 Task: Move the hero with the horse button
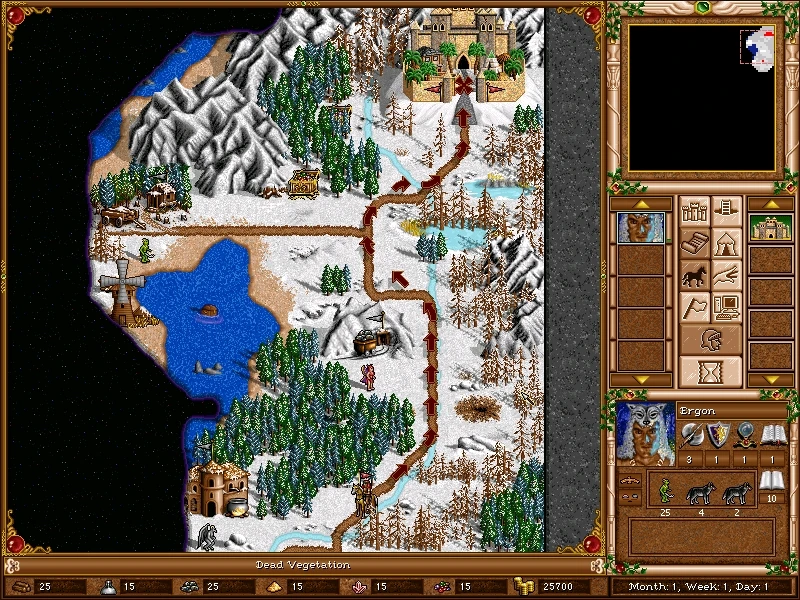click(693, 275)
